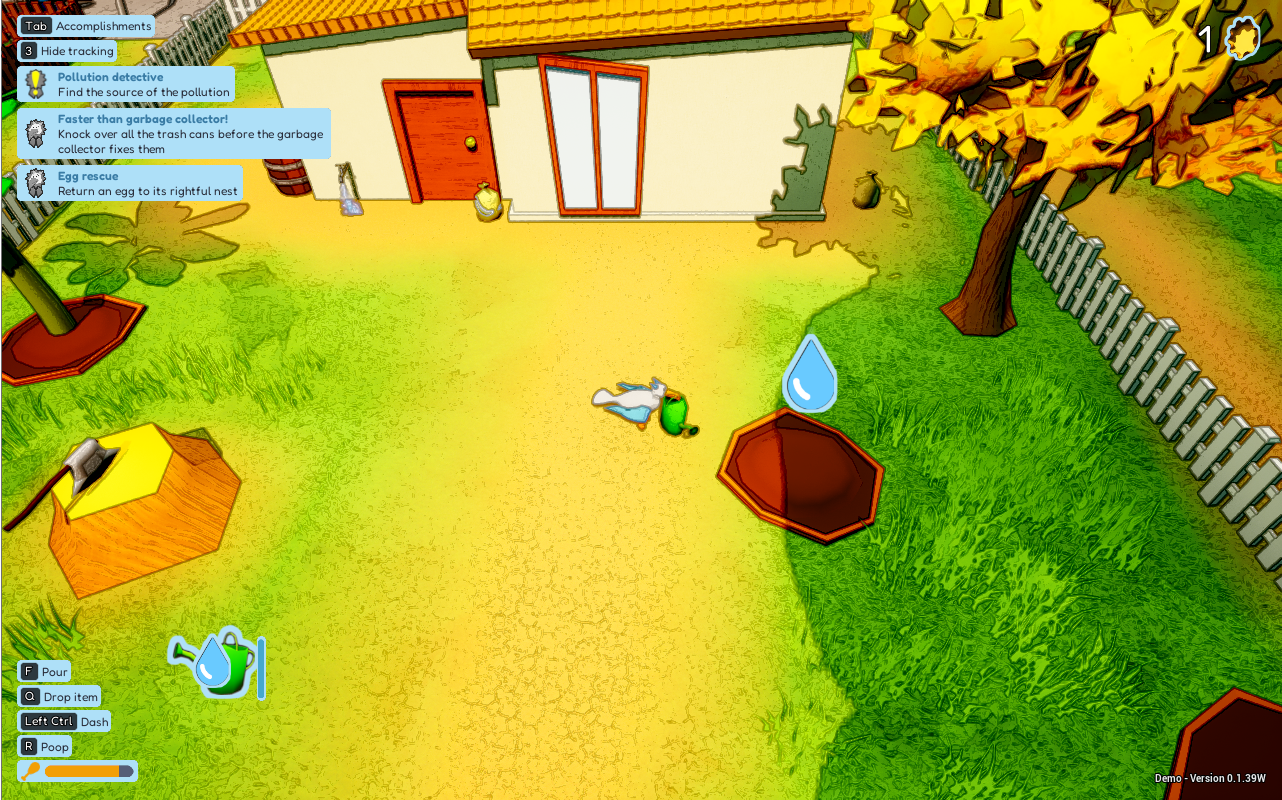The image size is (1282, 800).
Task: Click the drumstick icon on the hunger bar
Action: pyautogui.click(x=30, y=771)
